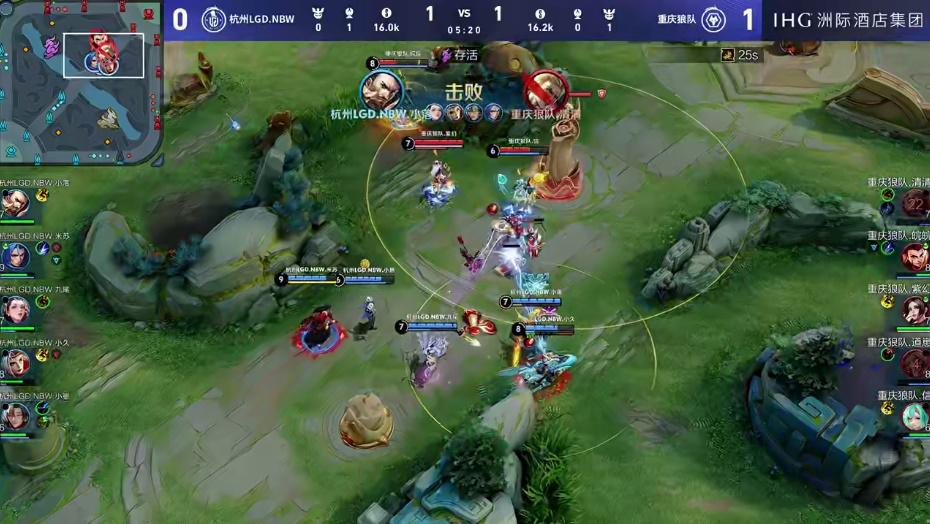Screen dimensions: 930x524
Task: Click the minimap in the corner
Action: (x=81, y=82)
